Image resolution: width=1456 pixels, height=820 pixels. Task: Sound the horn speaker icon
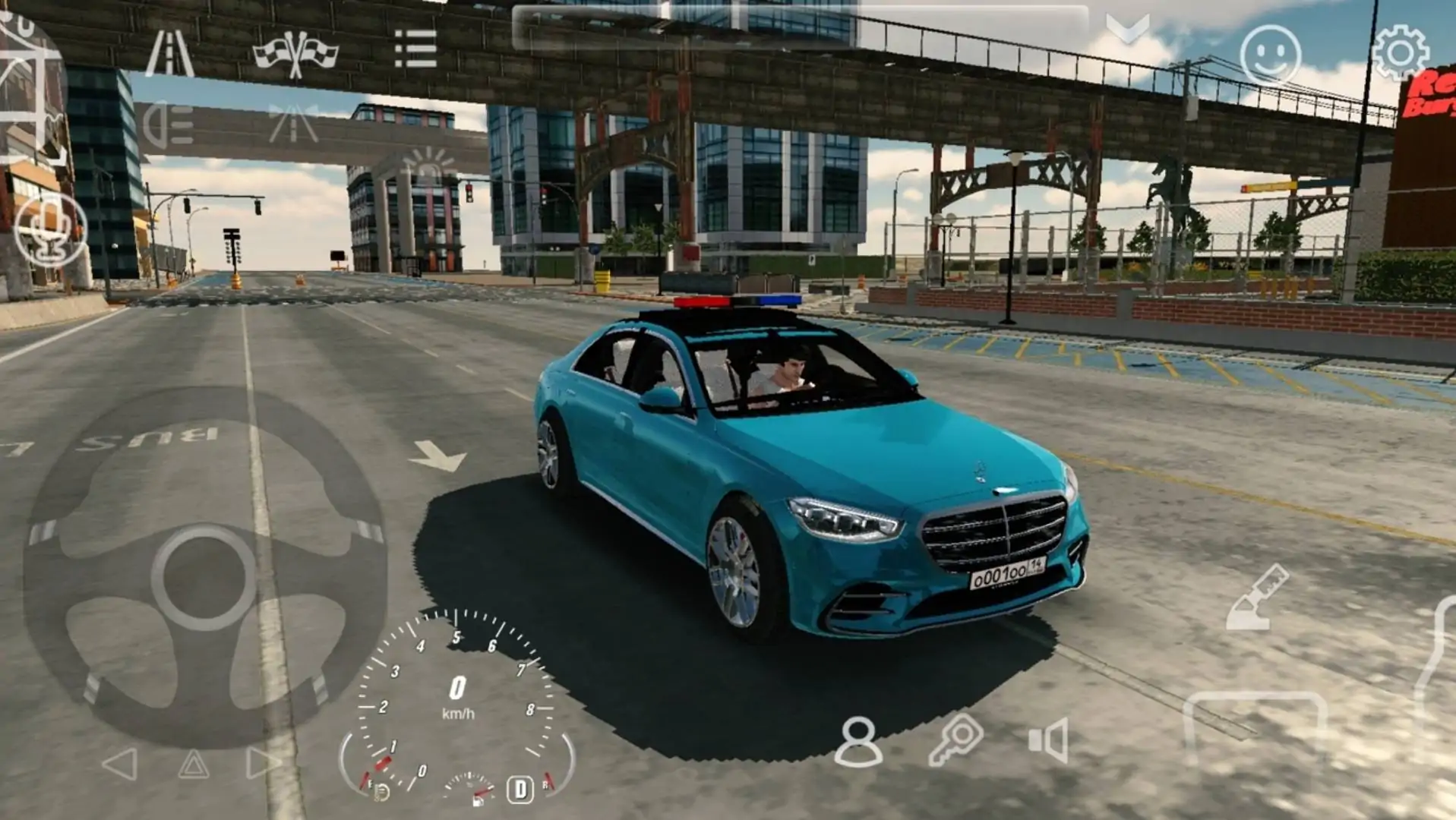point(1049,740)
